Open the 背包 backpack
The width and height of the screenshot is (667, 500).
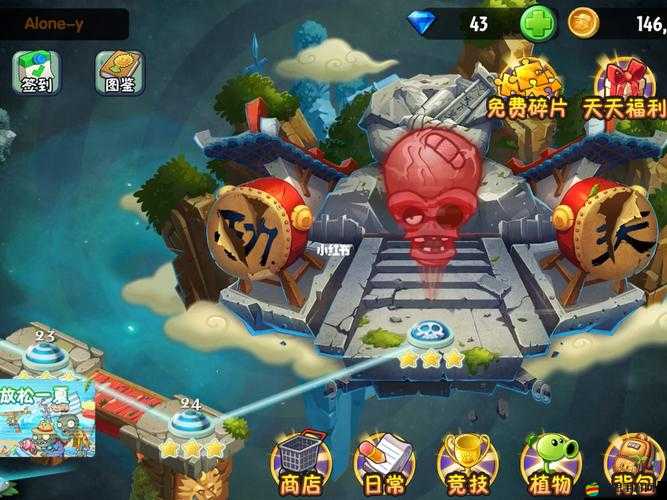(632, 462)
